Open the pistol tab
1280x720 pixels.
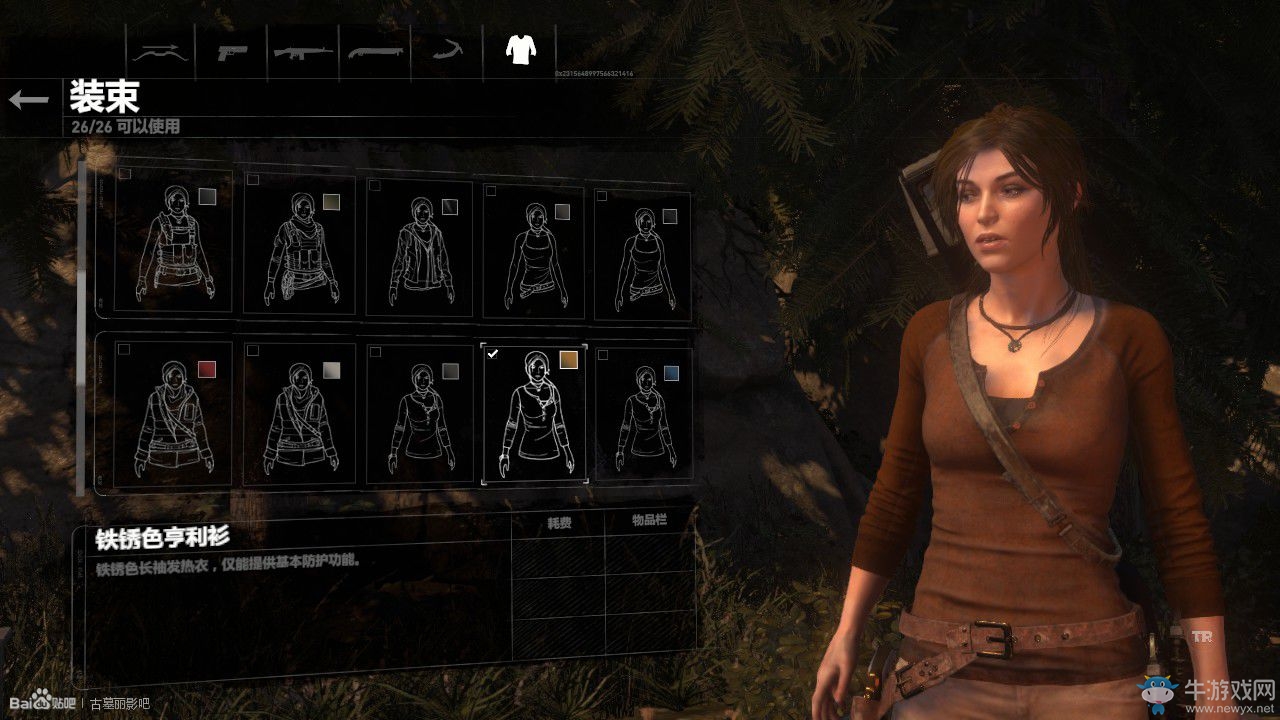click(x=232, y=51)
